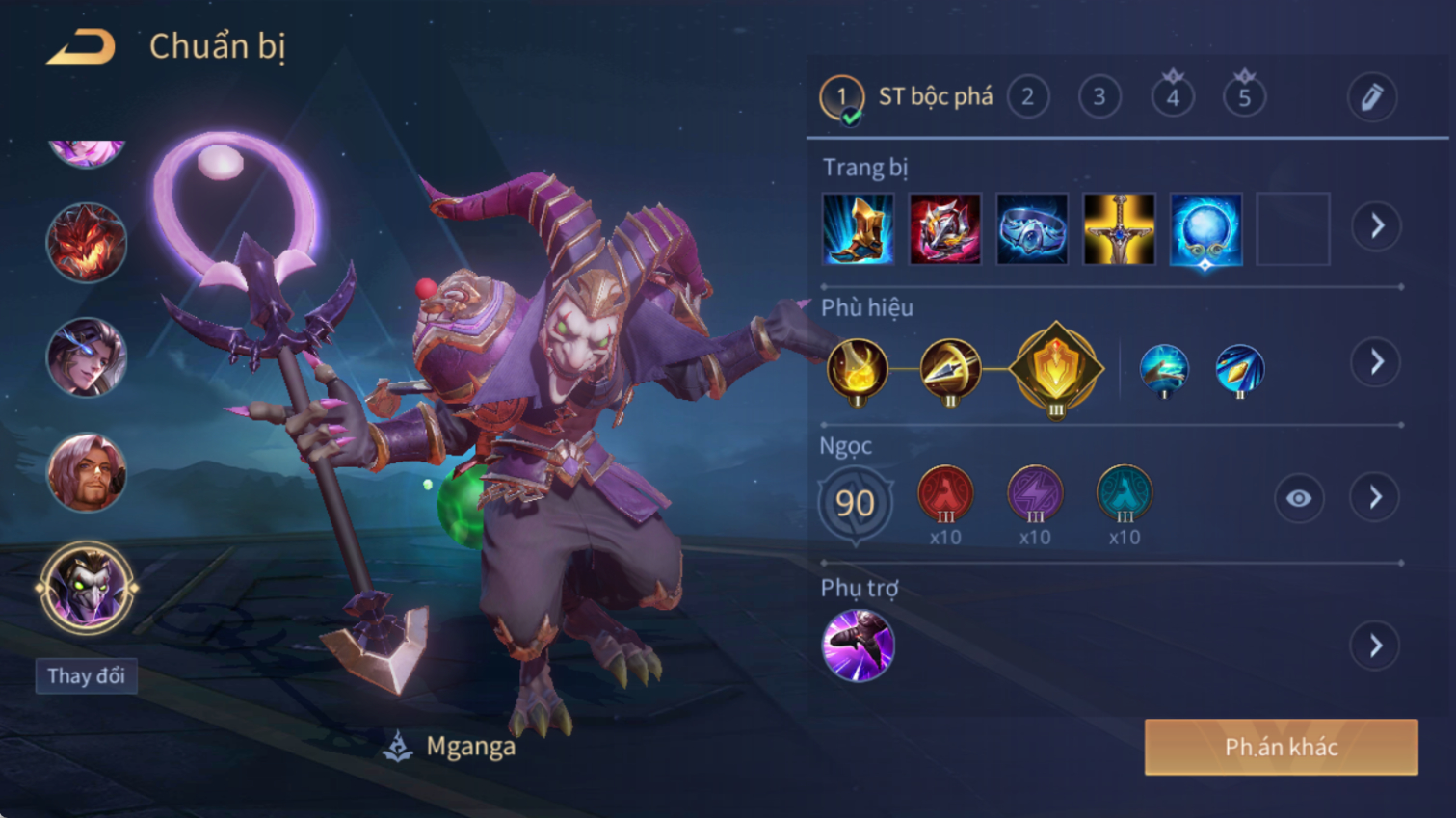The height and width of the screenshot is (818, 1456).
Task: Toggle the Ngọc eye view button
Action: (x=1298, y=498)
